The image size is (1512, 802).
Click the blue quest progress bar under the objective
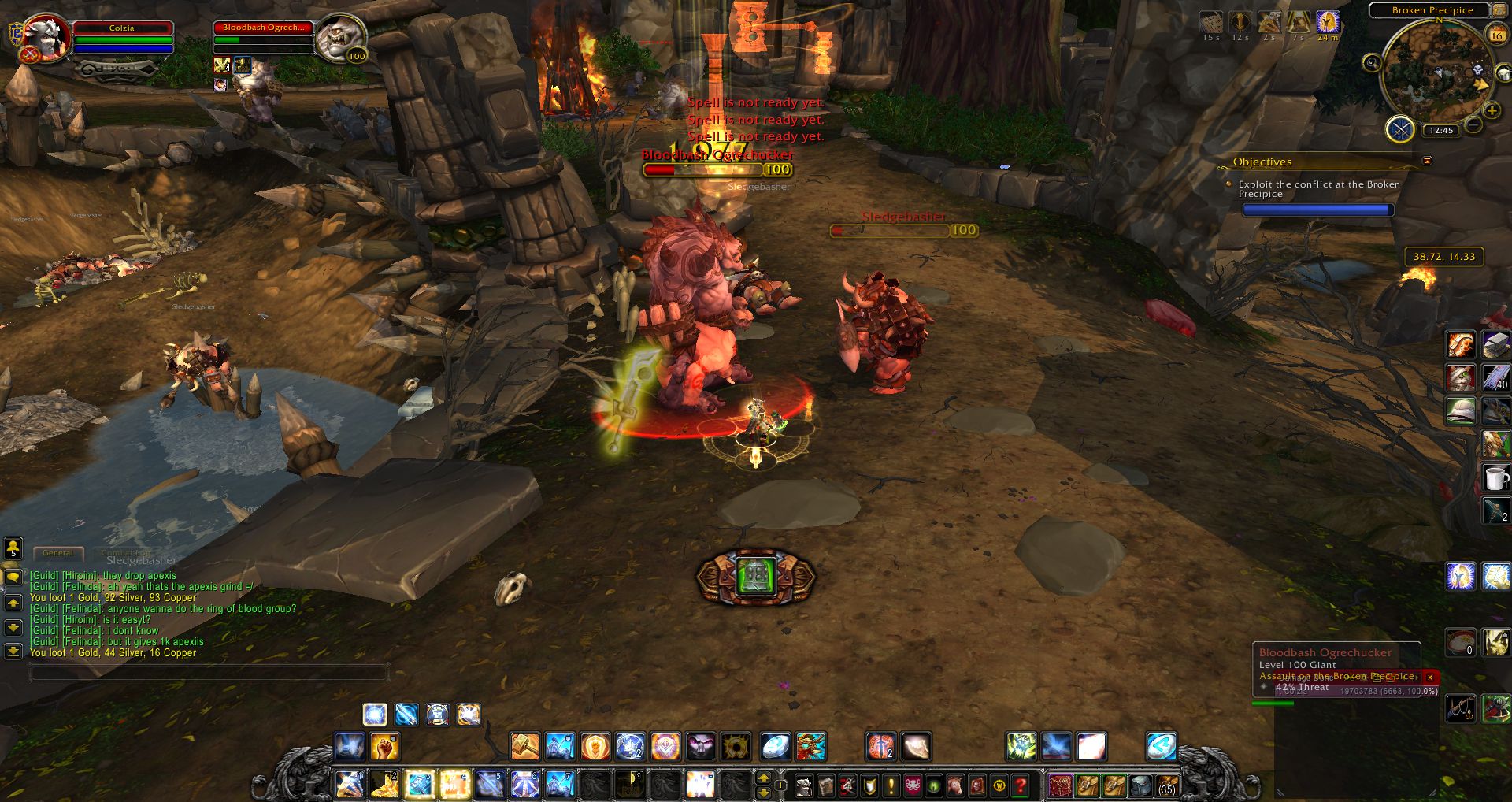(x=1318, y=209)
